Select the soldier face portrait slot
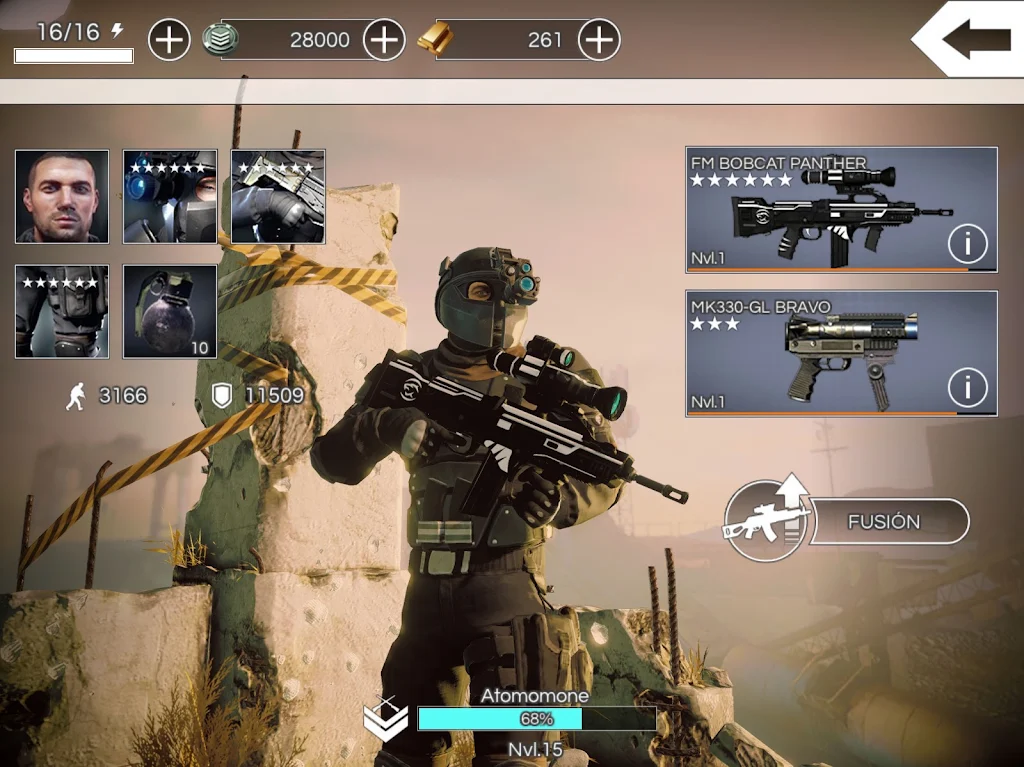Viewport: 1024px width, 767px height. tap(62, 197)
